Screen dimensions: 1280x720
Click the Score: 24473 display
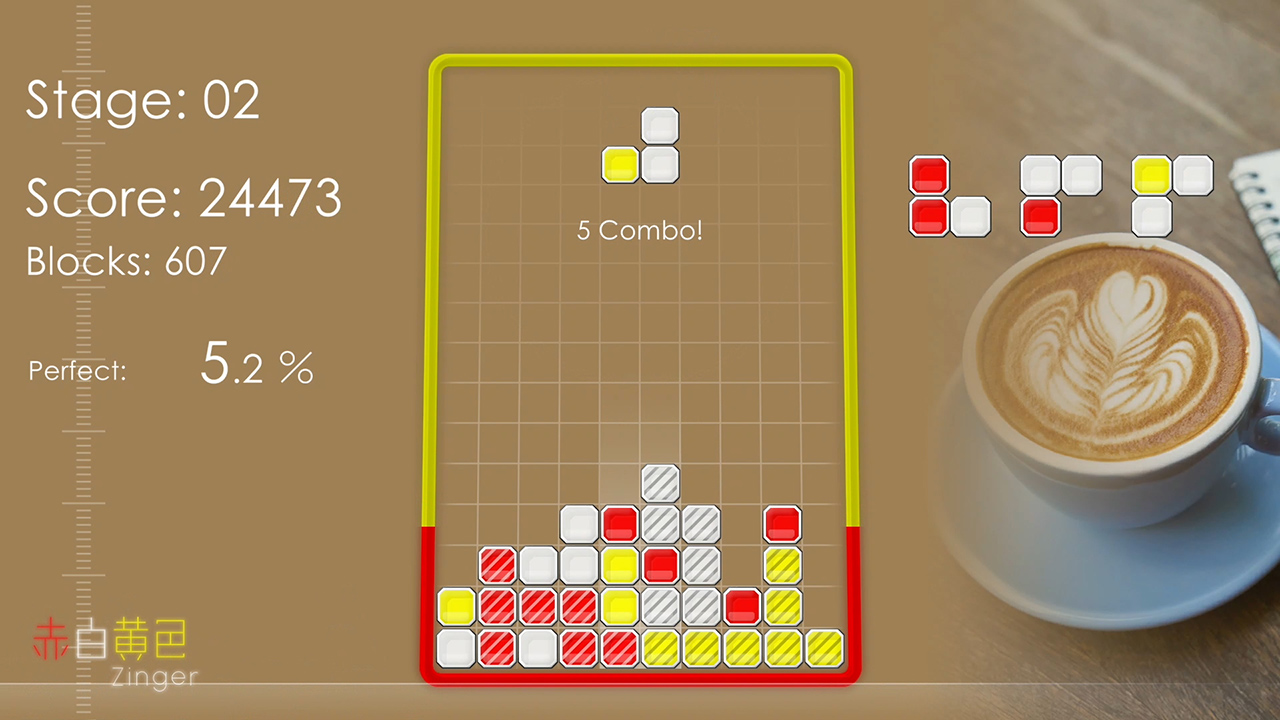click(x=184, y=198)
